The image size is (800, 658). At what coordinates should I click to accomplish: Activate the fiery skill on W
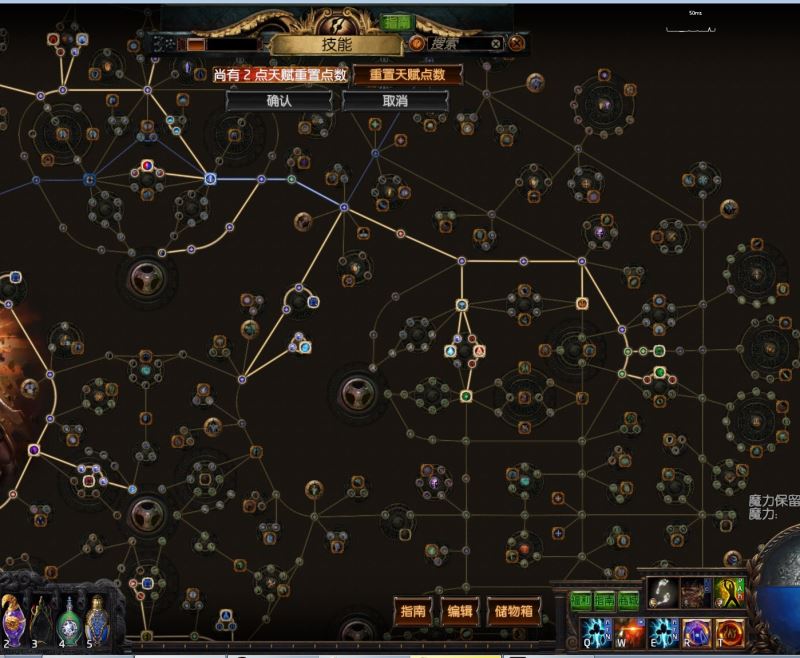tap(628, 633)
